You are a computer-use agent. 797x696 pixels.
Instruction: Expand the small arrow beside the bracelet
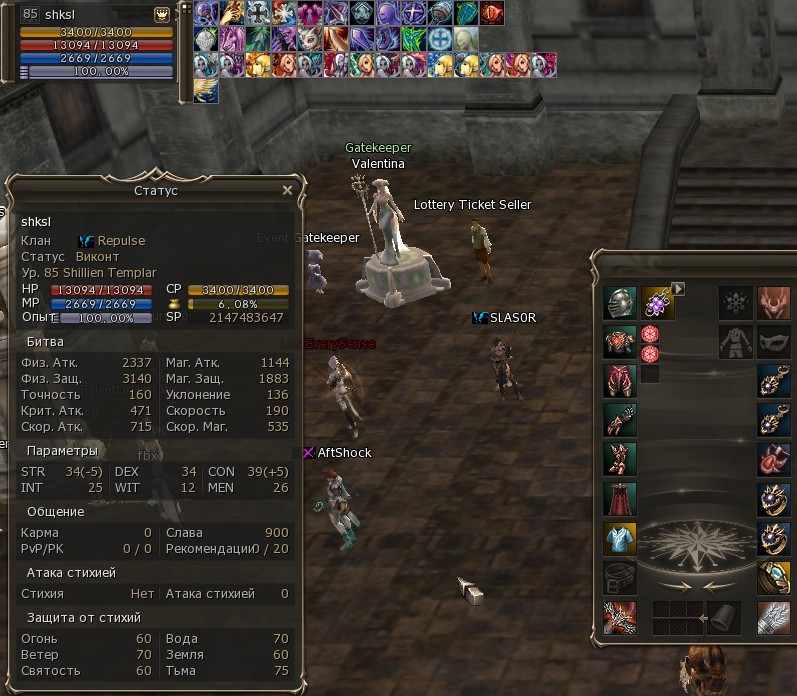pyautogui.click(x=678, y=289)
